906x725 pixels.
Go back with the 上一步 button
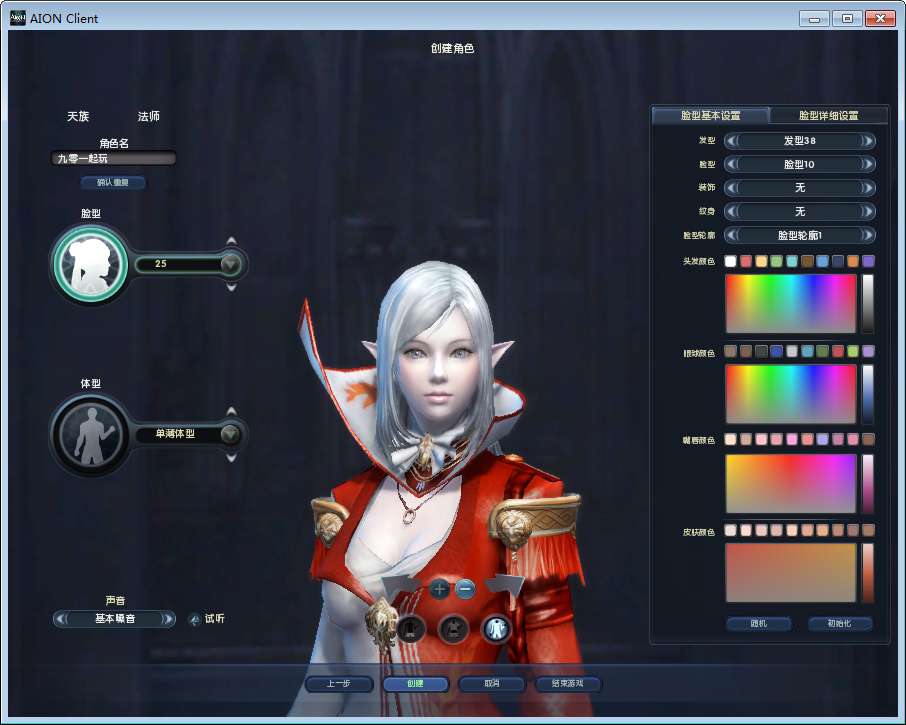point(339,684)
